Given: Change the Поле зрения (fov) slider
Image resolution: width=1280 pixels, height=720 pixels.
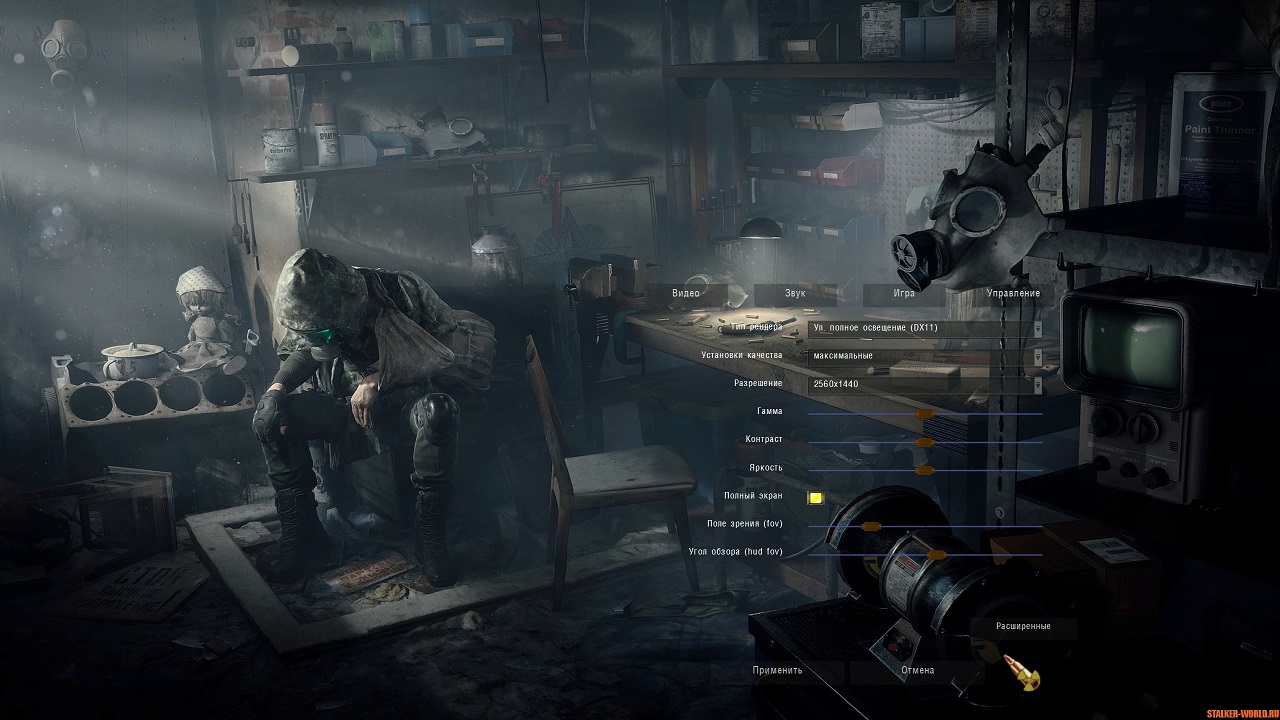Looking at the screenshot, I should coord(870,526).
